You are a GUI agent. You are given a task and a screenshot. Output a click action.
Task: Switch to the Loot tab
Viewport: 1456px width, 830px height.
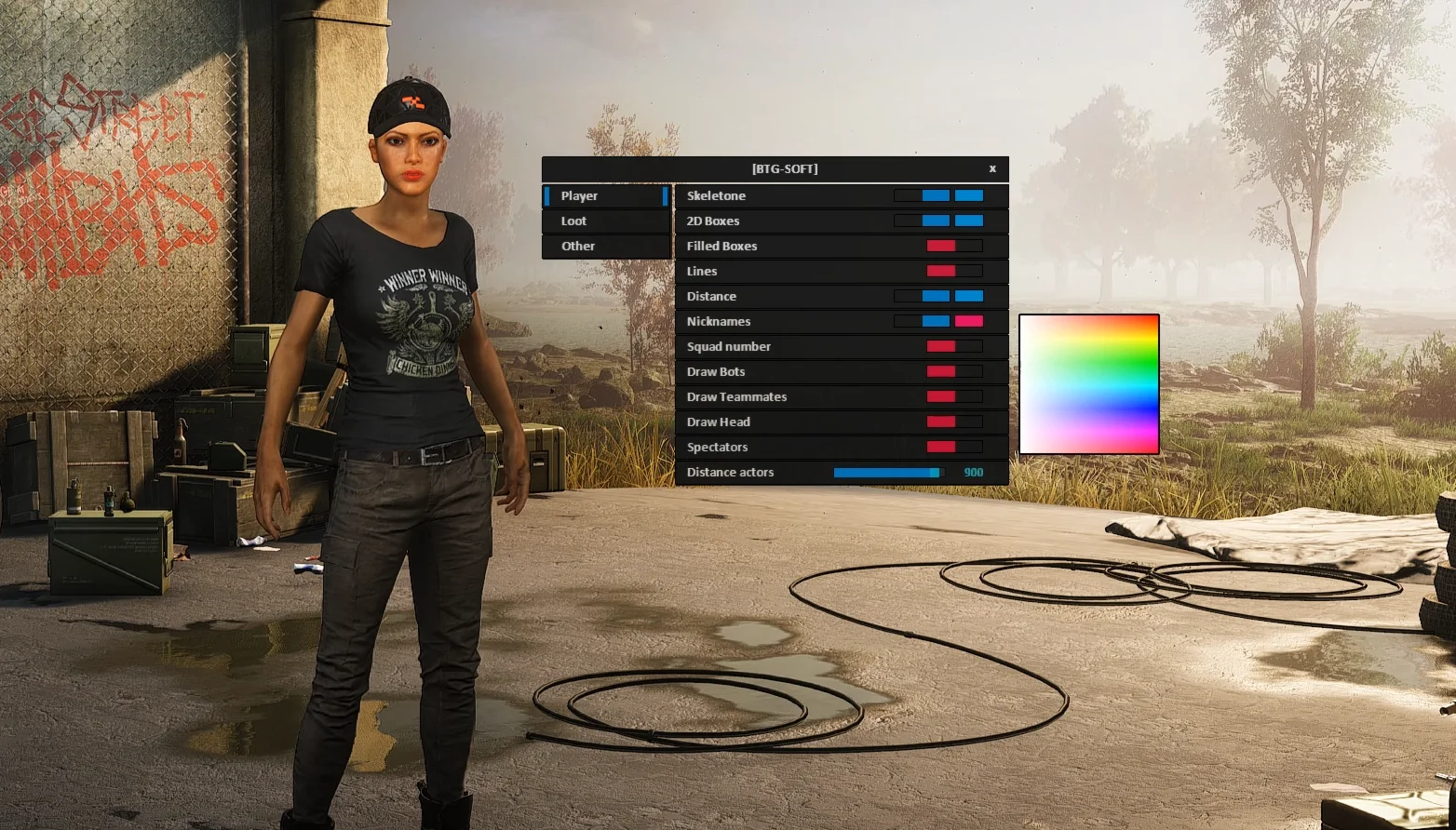tap(605, 221)
